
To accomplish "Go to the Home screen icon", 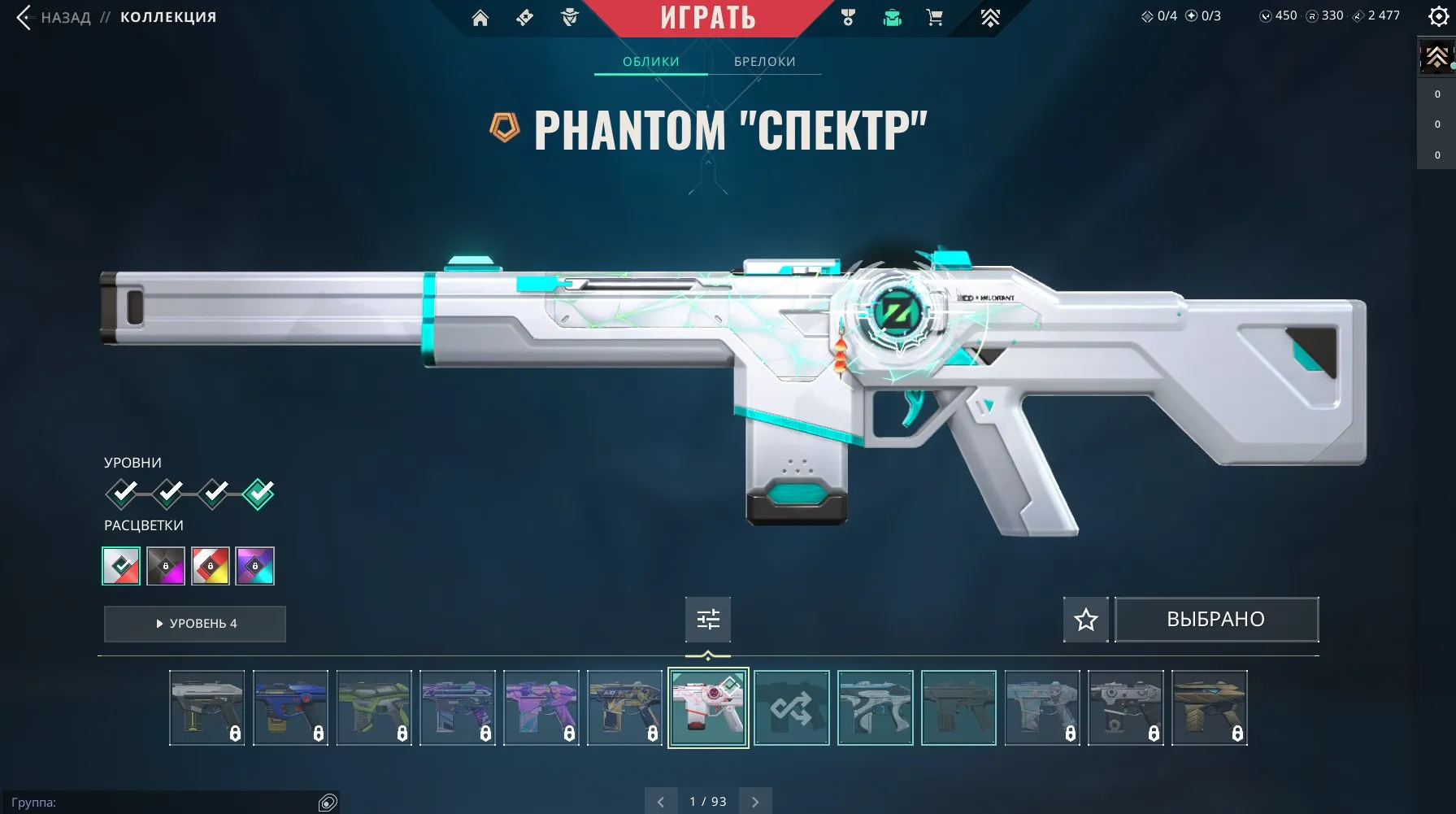I will 480,17.
